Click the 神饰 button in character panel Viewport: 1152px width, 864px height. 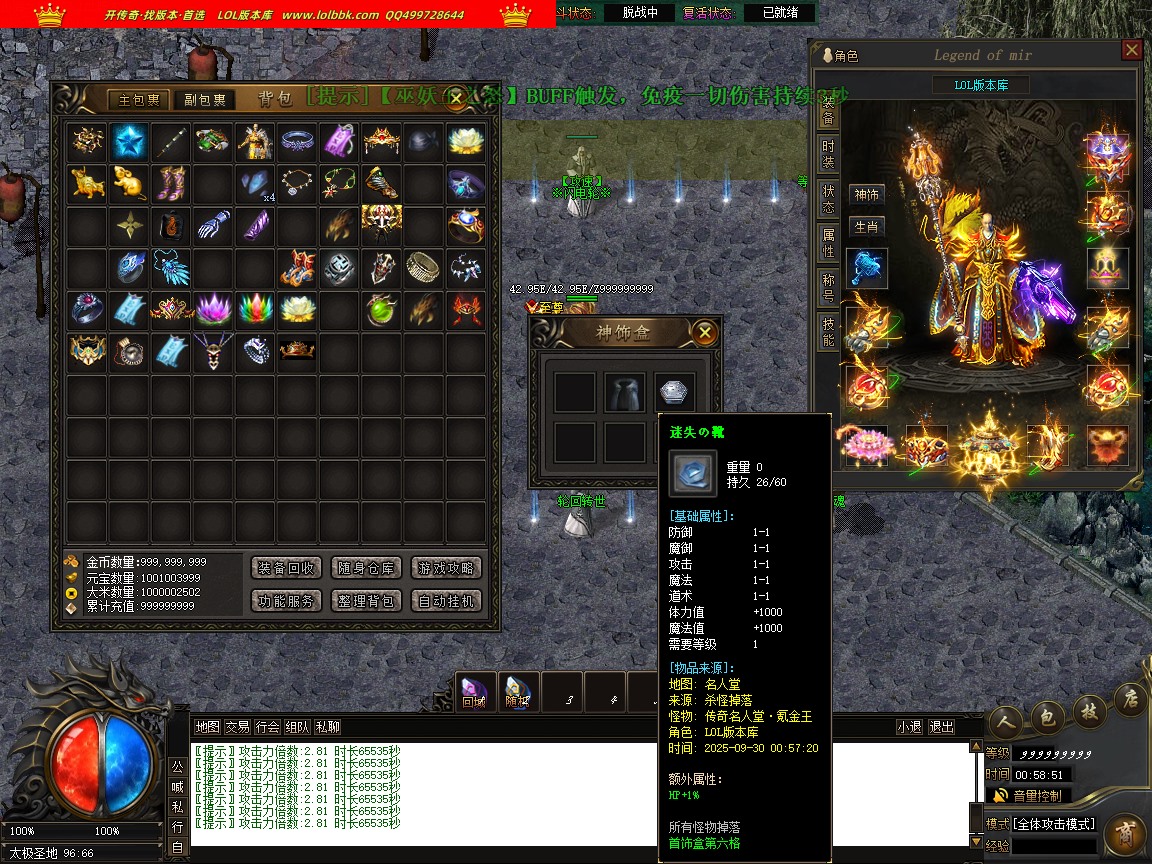tap(866, 195)
